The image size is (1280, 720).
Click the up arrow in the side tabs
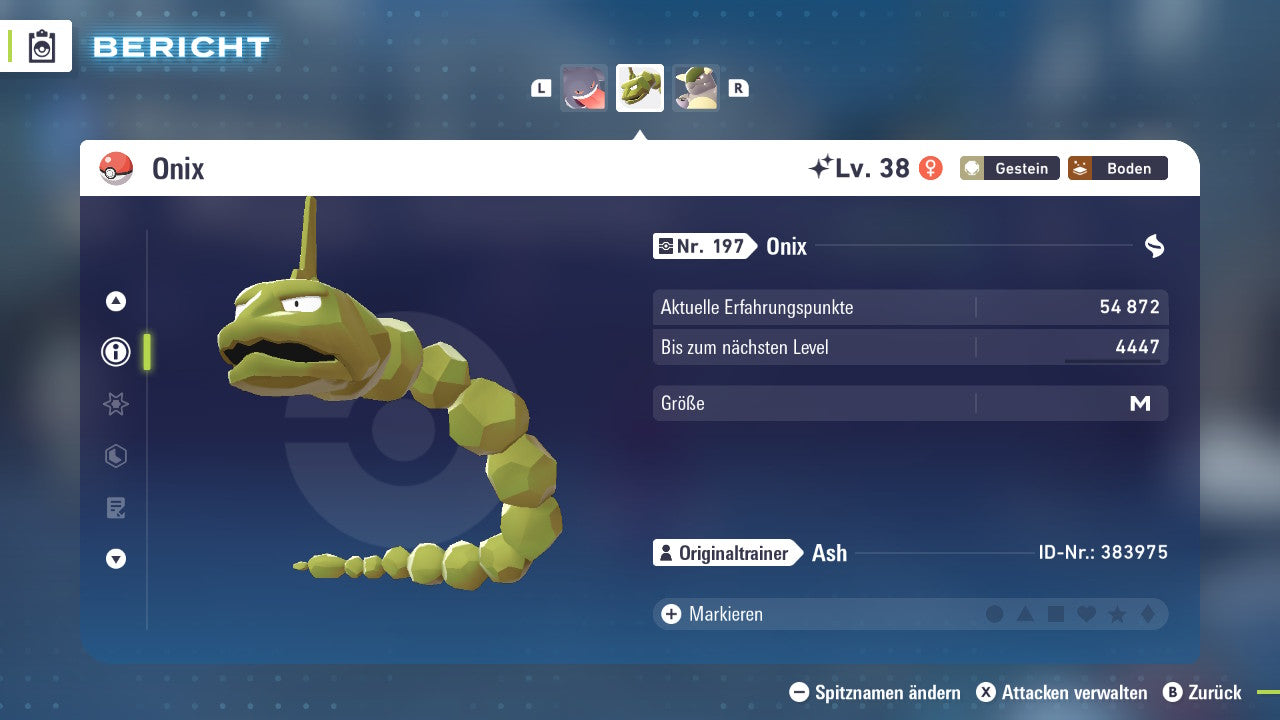coord(116,301)
